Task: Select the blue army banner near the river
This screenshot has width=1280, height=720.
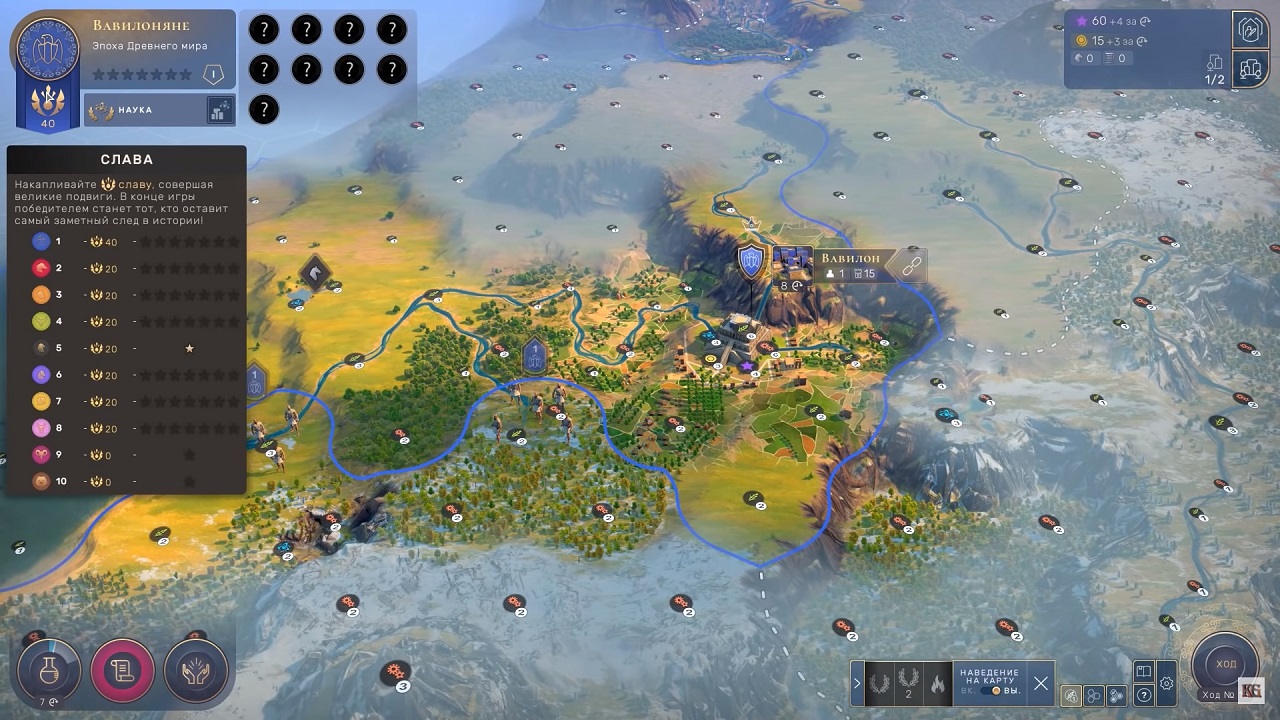Action: point(535,356)
